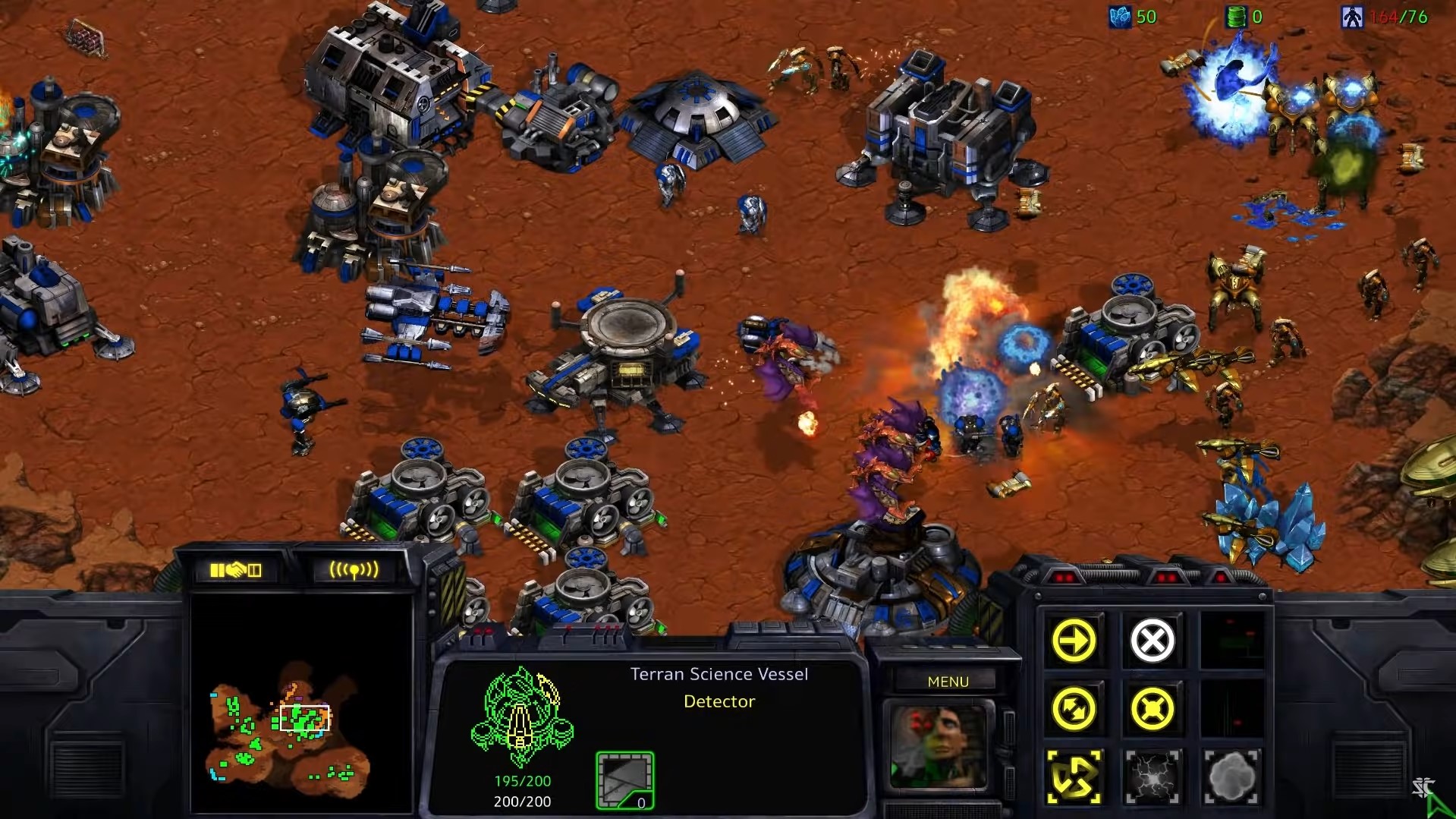Select the Move command icon
1456x819 pixels.
click(x=1074, y=641)
